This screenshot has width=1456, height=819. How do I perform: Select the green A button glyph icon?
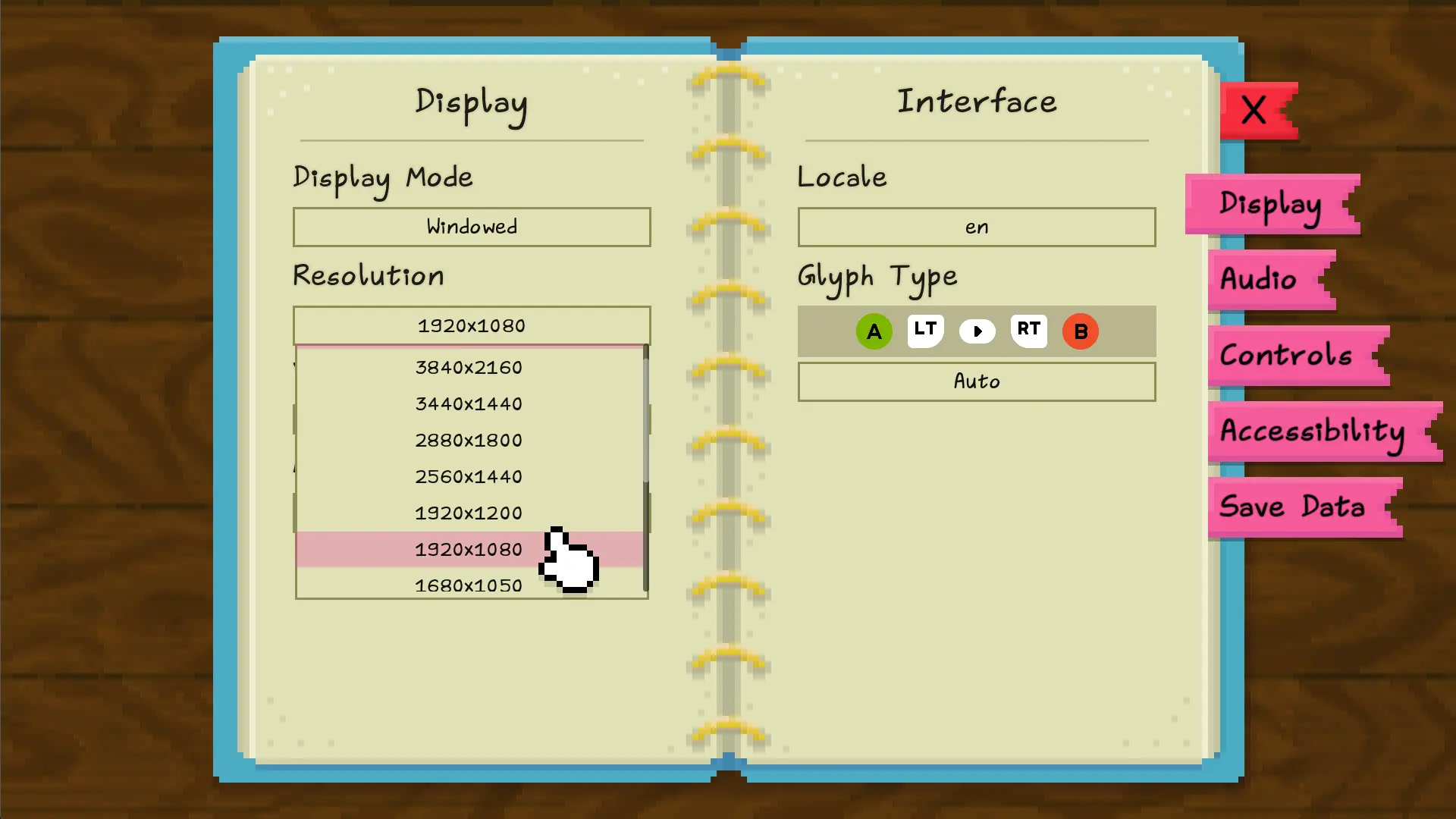pyautogui.click(x=874, y=331)
